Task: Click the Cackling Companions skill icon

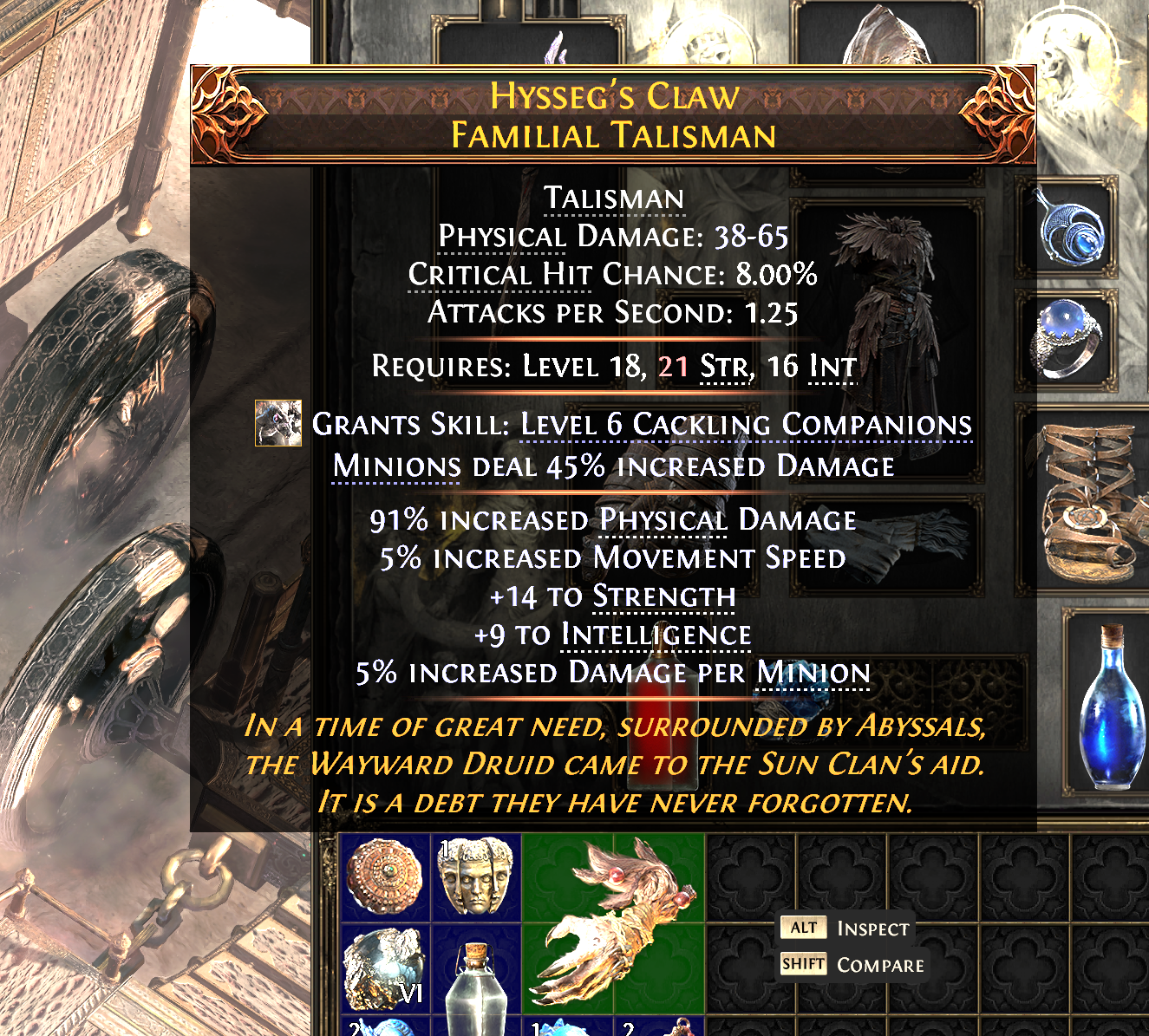Action: [277, 425]
